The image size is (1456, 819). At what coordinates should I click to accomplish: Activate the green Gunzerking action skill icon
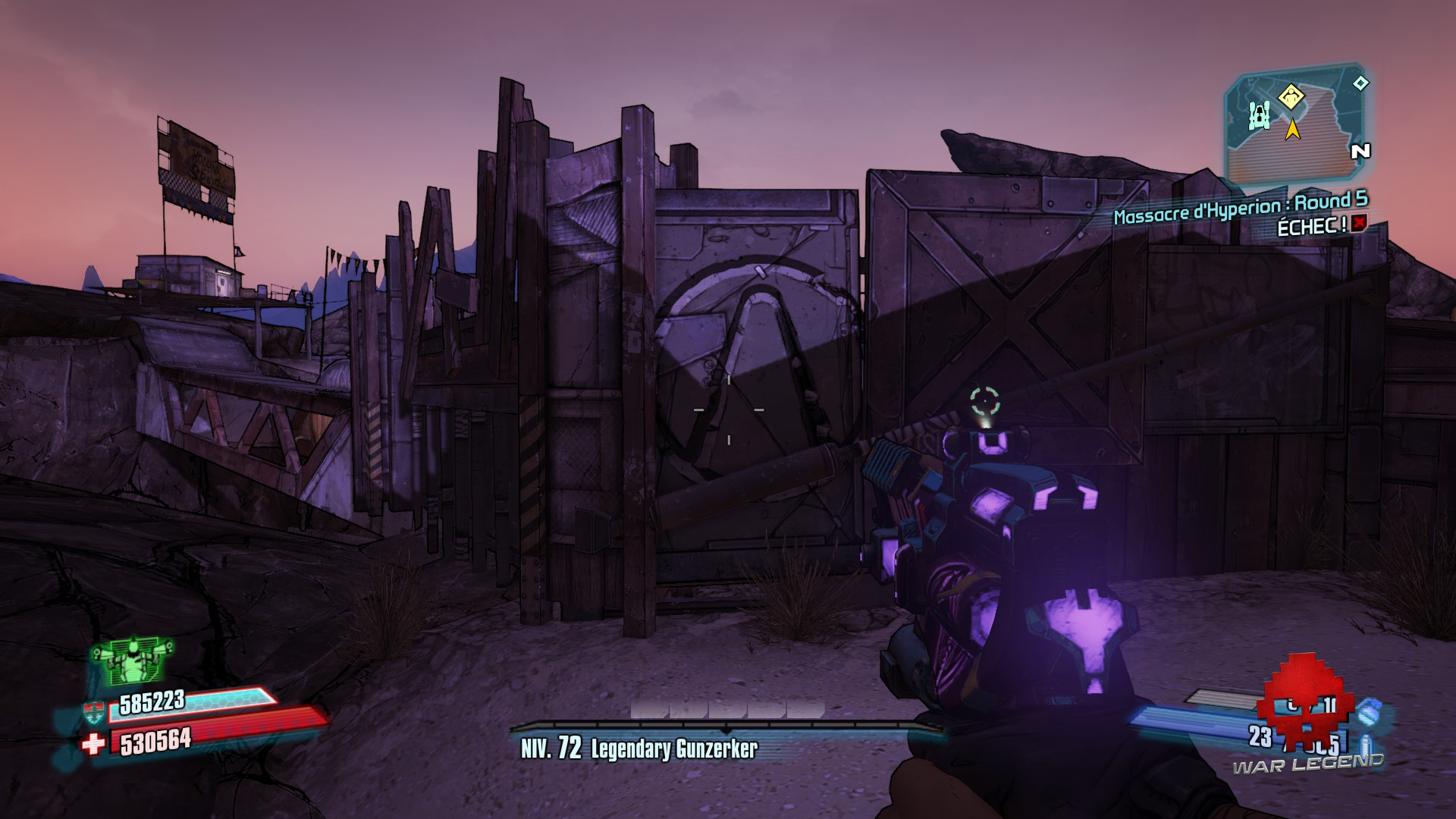click(x=133, y=660)
